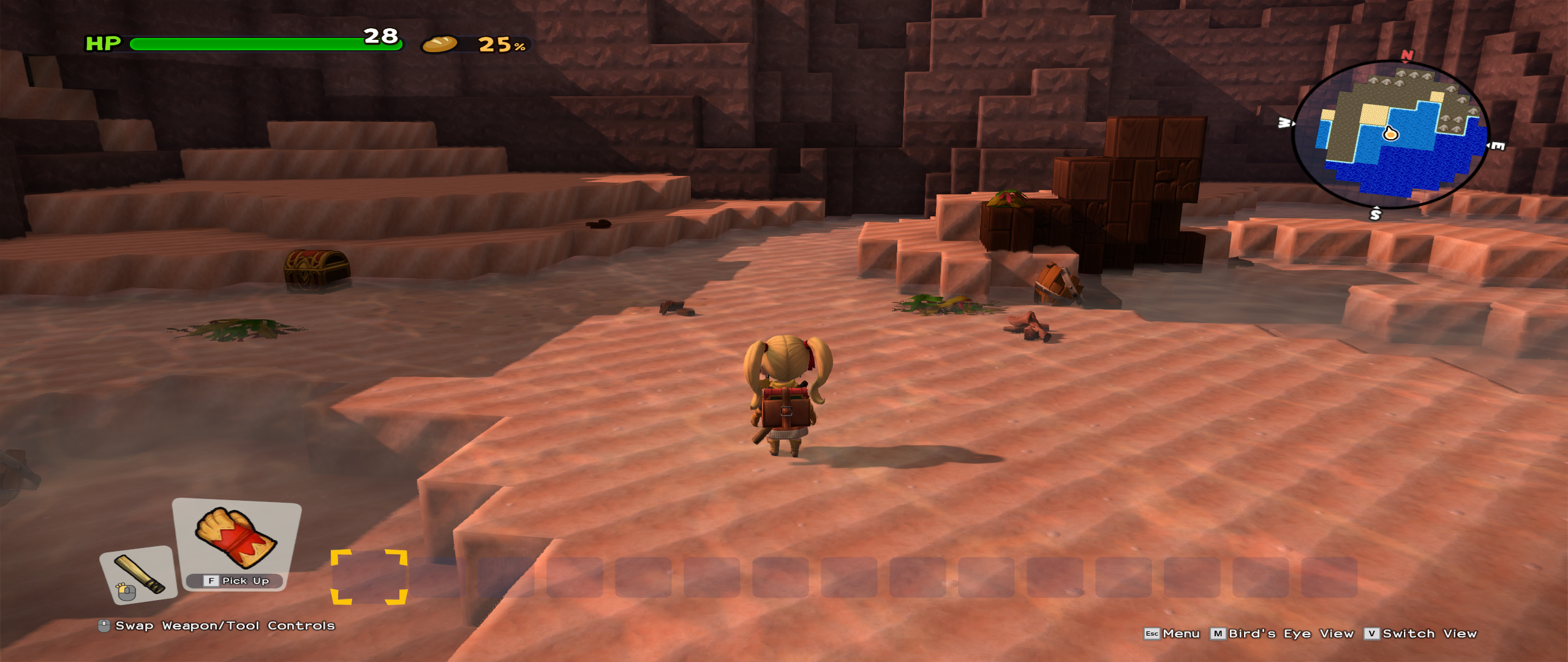Select the highlighted empty hotbar slot
Image resolution: width=1568 pixels, height=662 pixels.
(369, 577)
